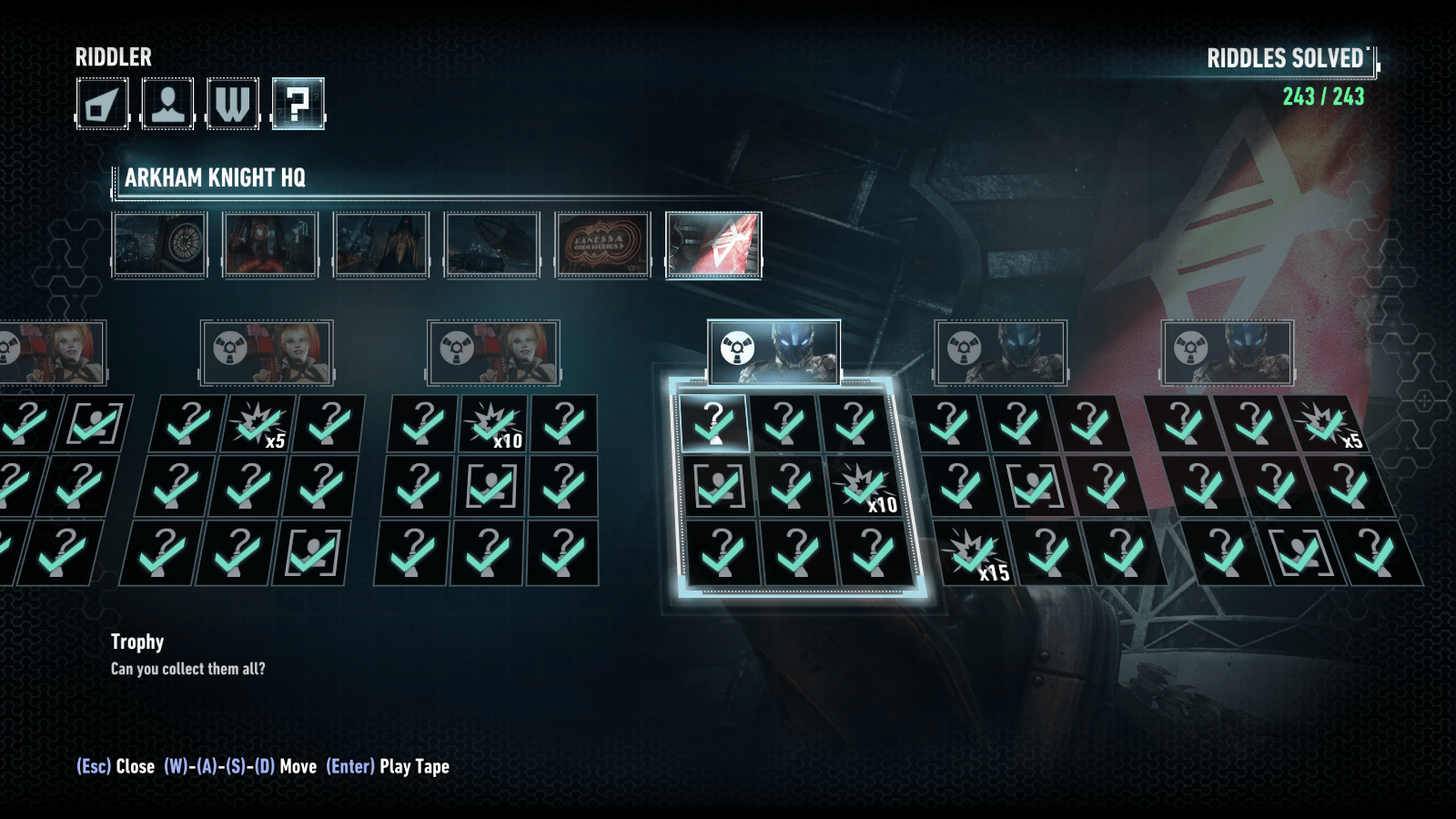Open the Panessa Film Studios neon sign thumbnail

[x=602, y=244]
